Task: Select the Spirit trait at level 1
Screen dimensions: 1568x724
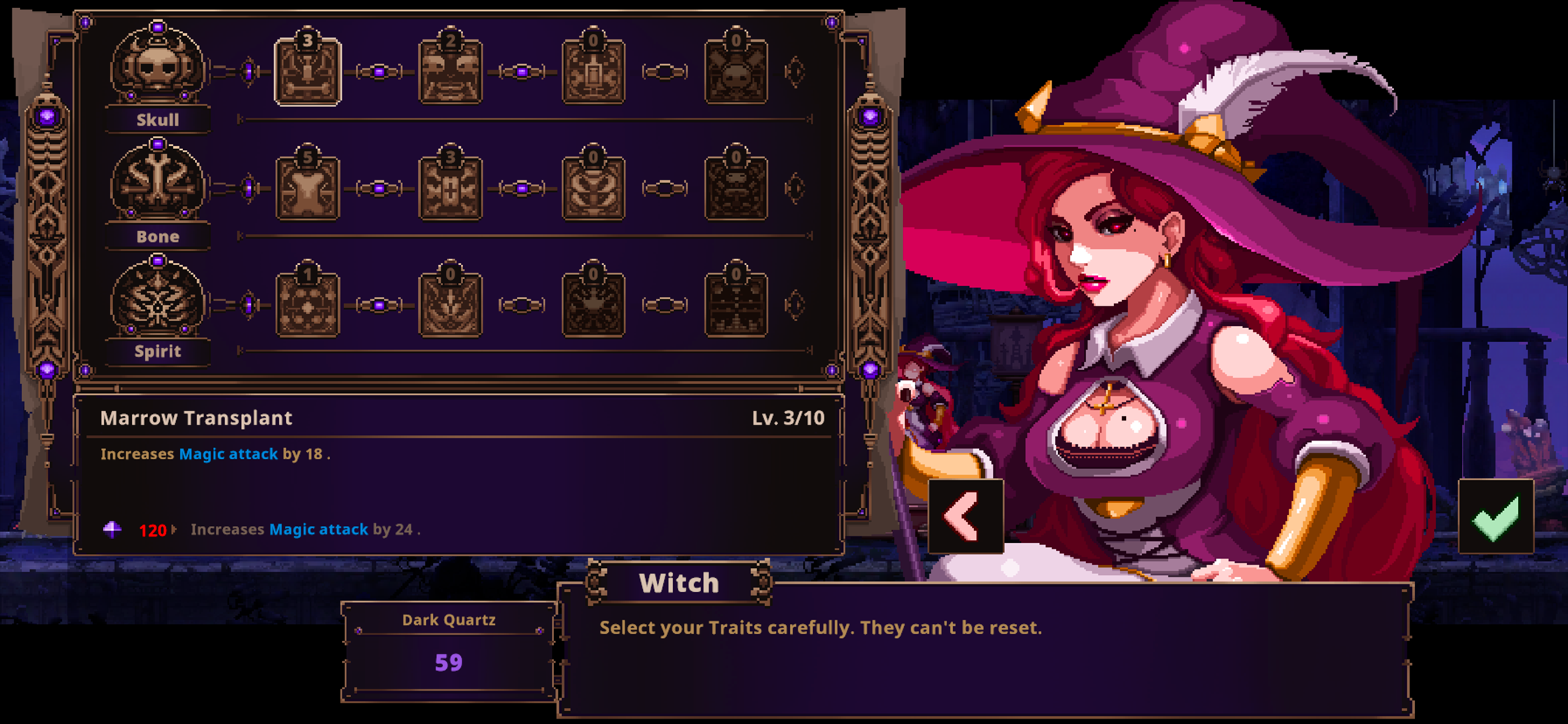Action: click(x=307, y=305)
